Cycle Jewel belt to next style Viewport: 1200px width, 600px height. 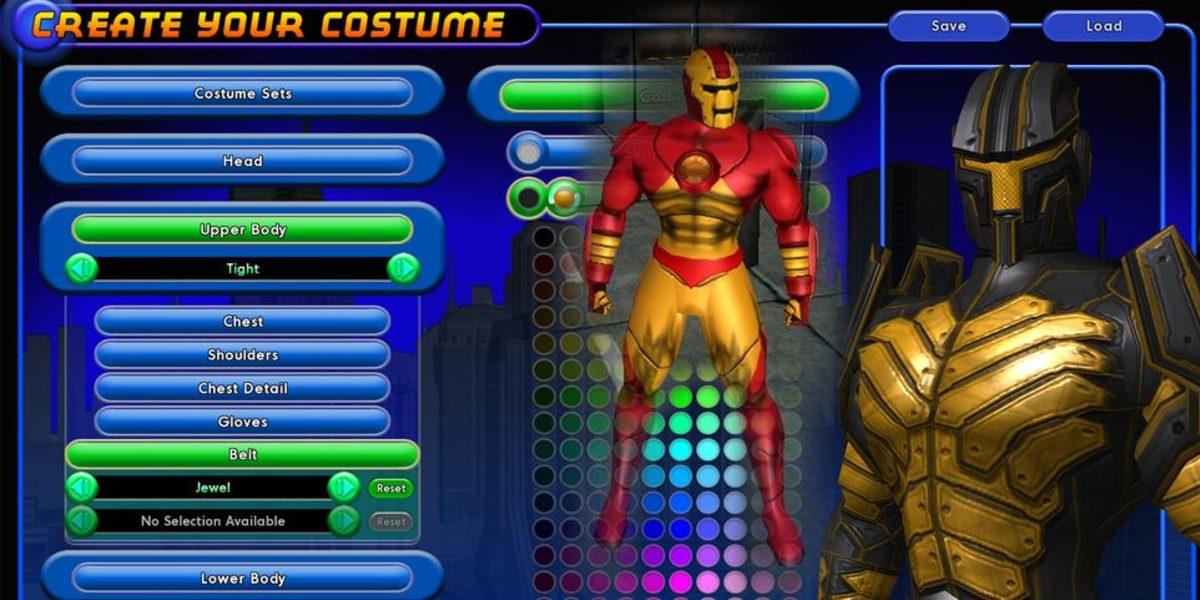coord(343,487)
